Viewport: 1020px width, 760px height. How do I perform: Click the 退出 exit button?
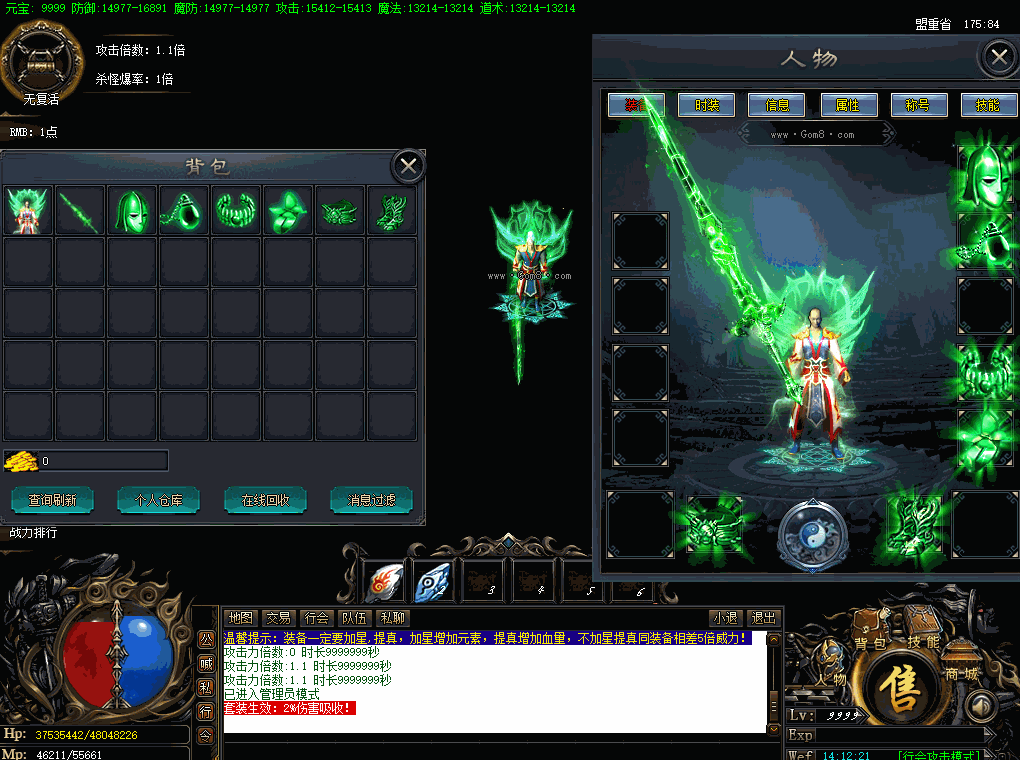point(764,618)
